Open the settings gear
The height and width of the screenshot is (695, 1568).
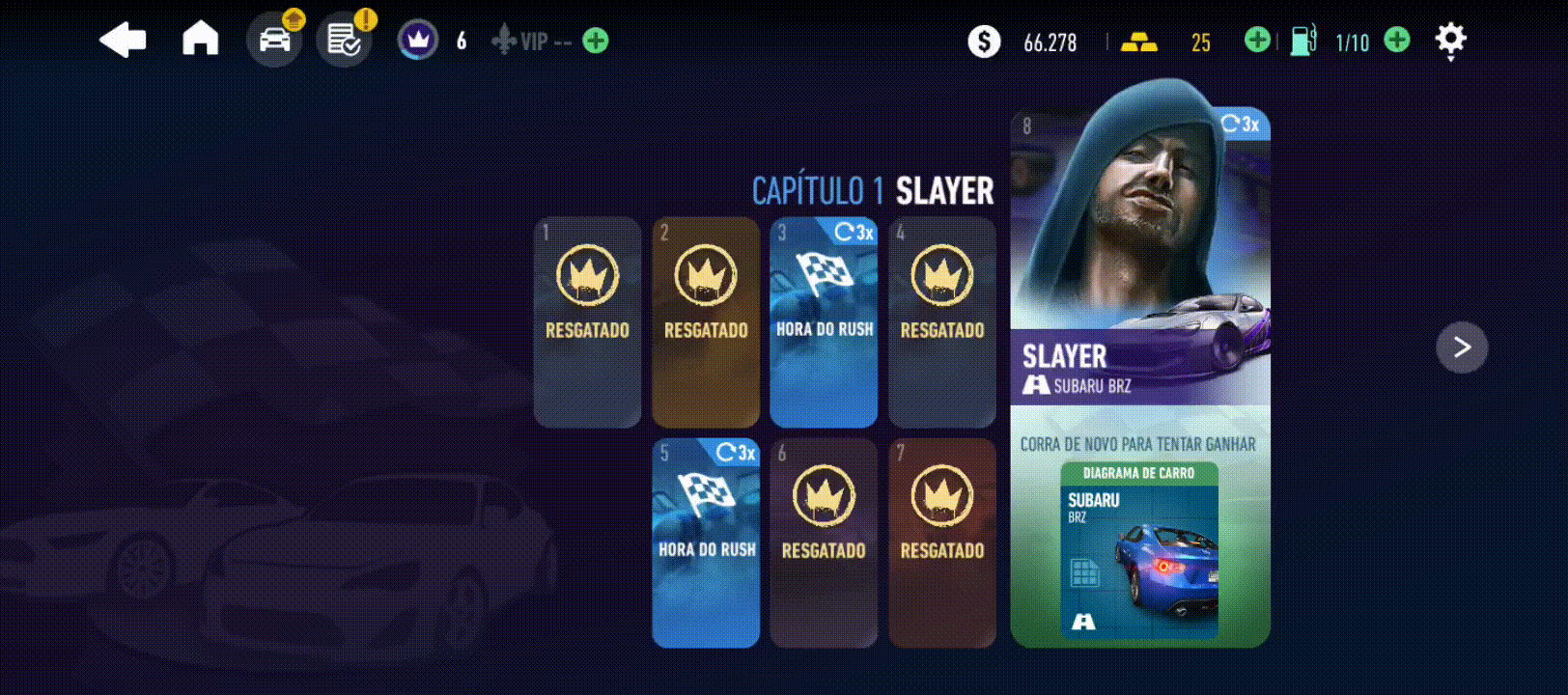tap(1450, 41)
